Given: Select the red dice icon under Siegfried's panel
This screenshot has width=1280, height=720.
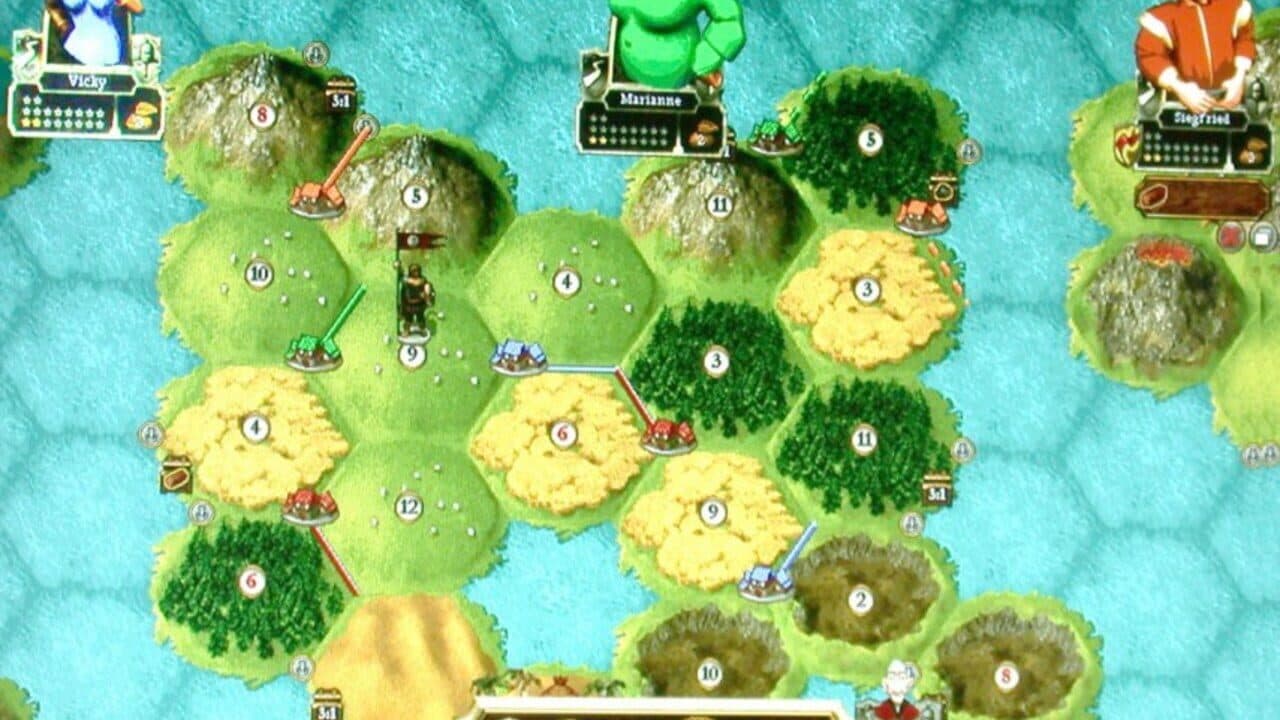Looking at the screenshot, I should pyautogui.click(x=1231, y=234).
